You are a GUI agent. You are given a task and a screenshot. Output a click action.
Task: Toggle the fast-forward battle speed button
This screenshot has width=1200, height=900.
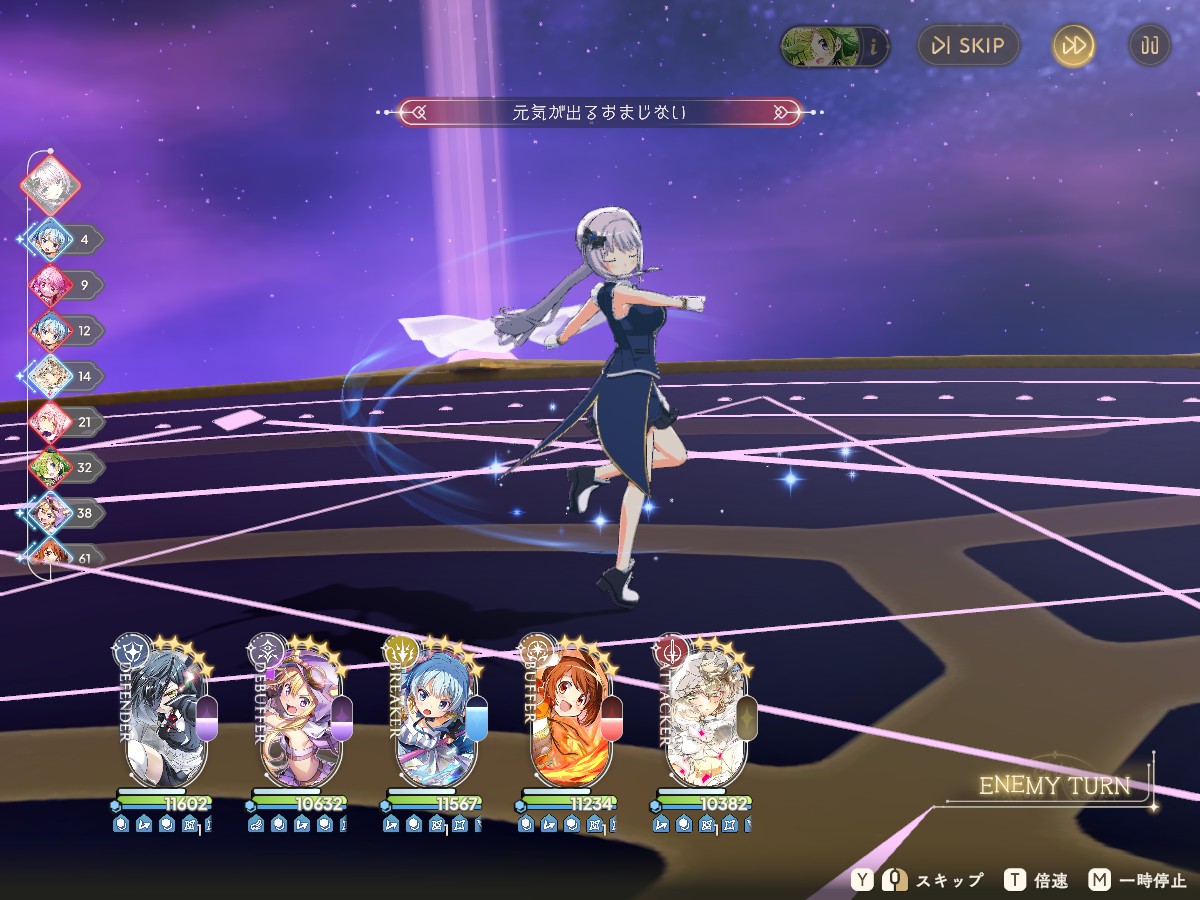(x=1073, y=46)
